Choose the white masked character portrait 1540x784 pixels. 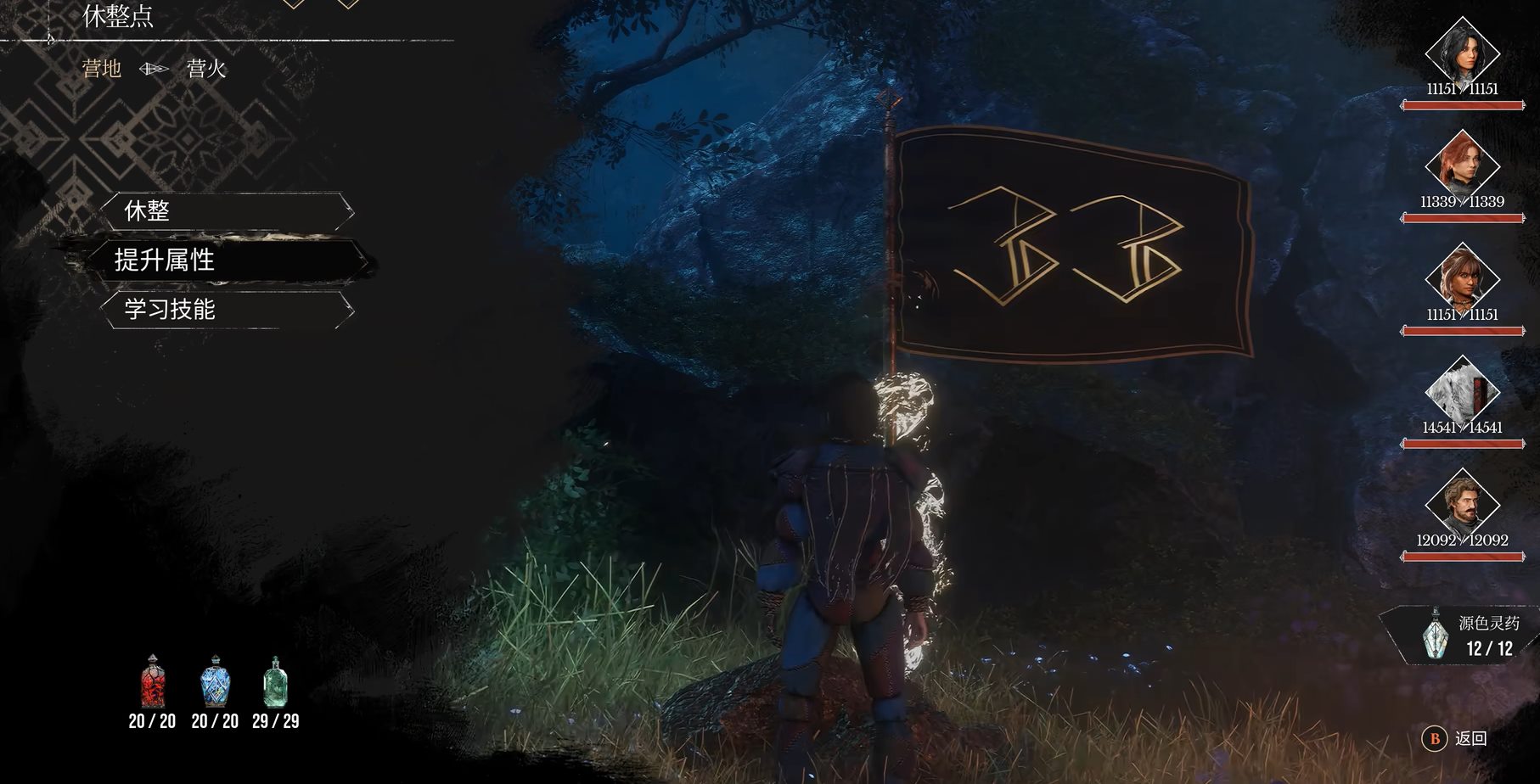[1461, 389]
